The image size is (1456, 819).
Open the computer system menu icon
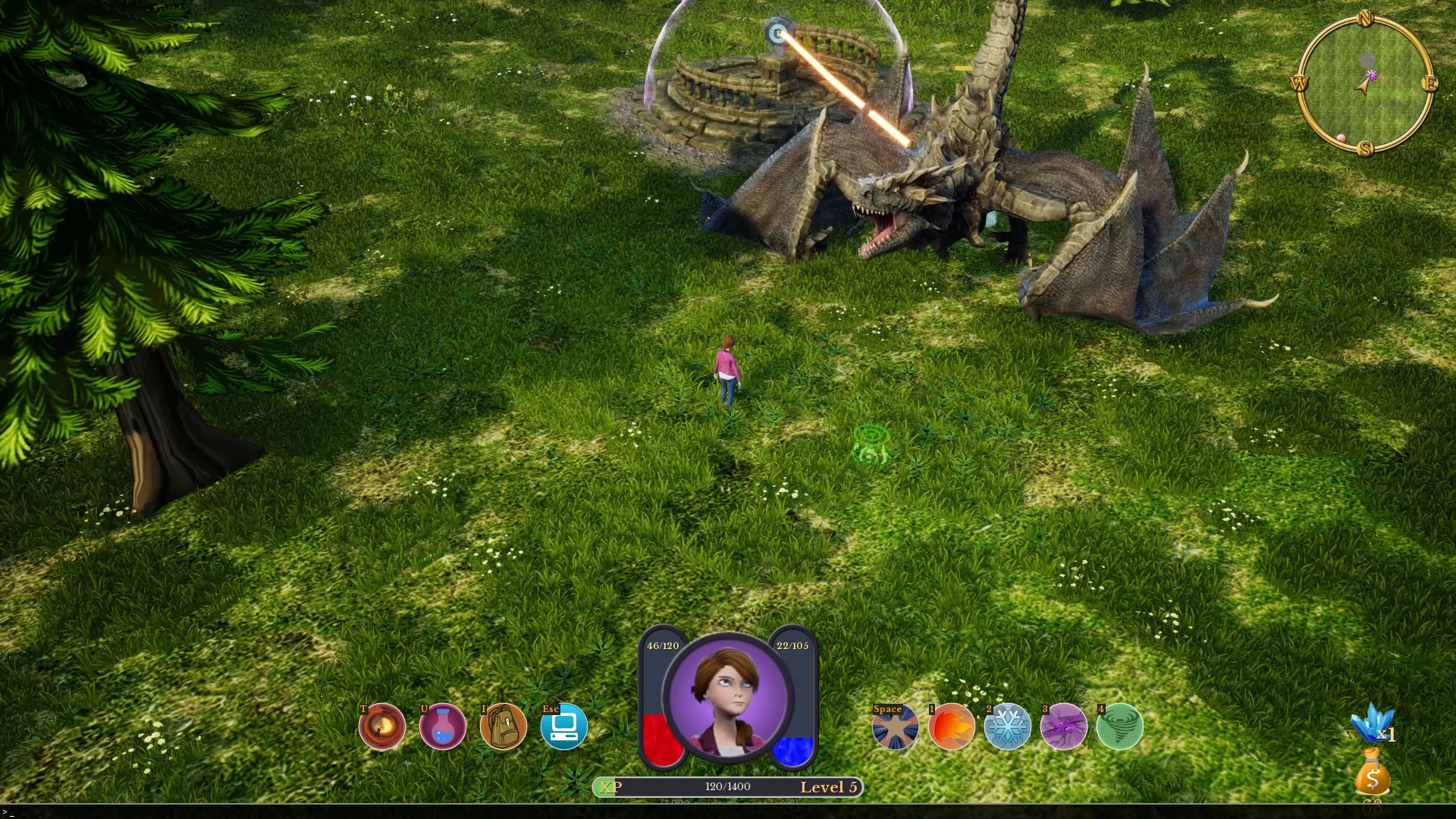(563, 726)
